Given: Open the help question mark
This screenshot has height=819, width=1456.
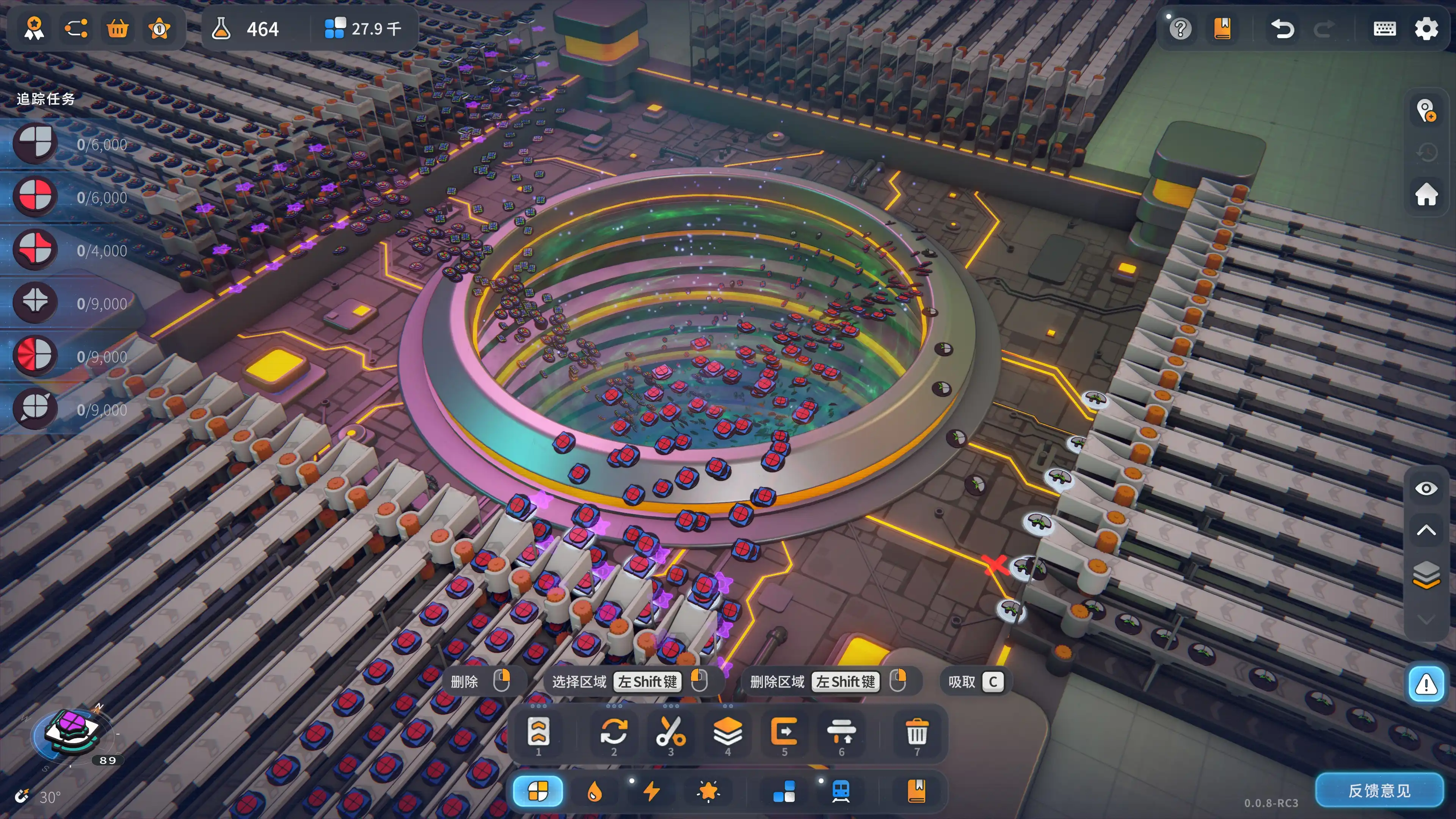Looking at the screenshot, I should pyautogui.click(x=1180, y=28).
